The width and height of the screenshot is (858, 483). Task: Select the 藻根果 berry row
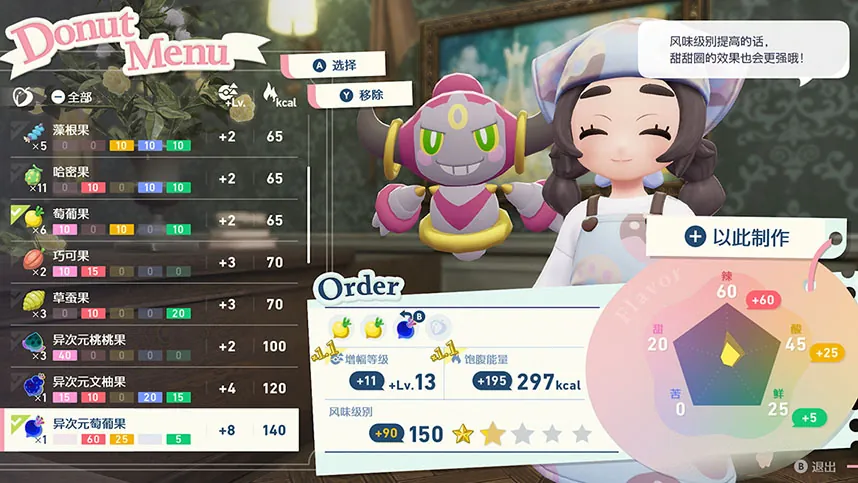pos(150,136)
